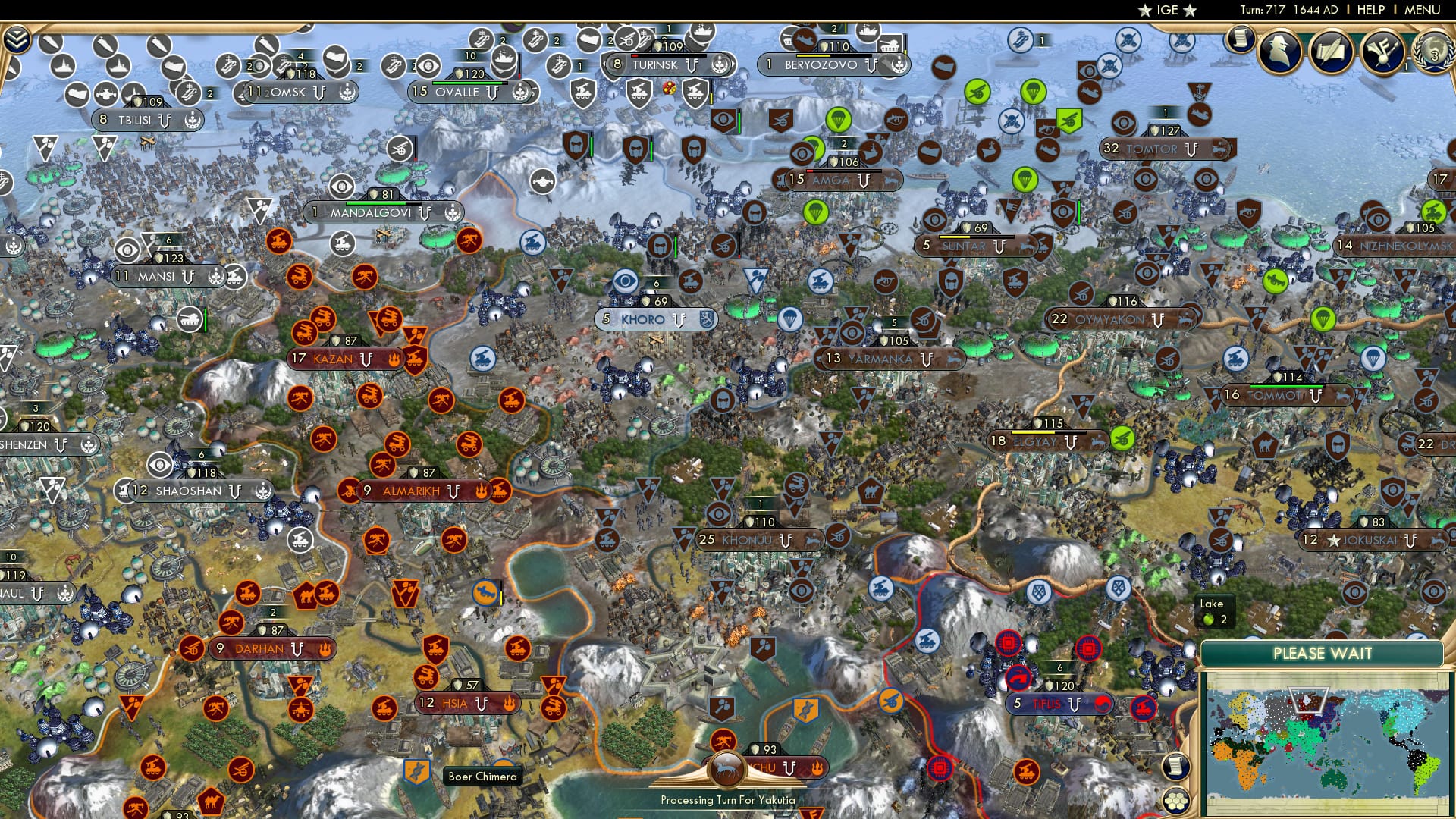Screen dimensions: 1456x819
Task: Select the Kazan city banner
Action: click(x=334, y=359)
